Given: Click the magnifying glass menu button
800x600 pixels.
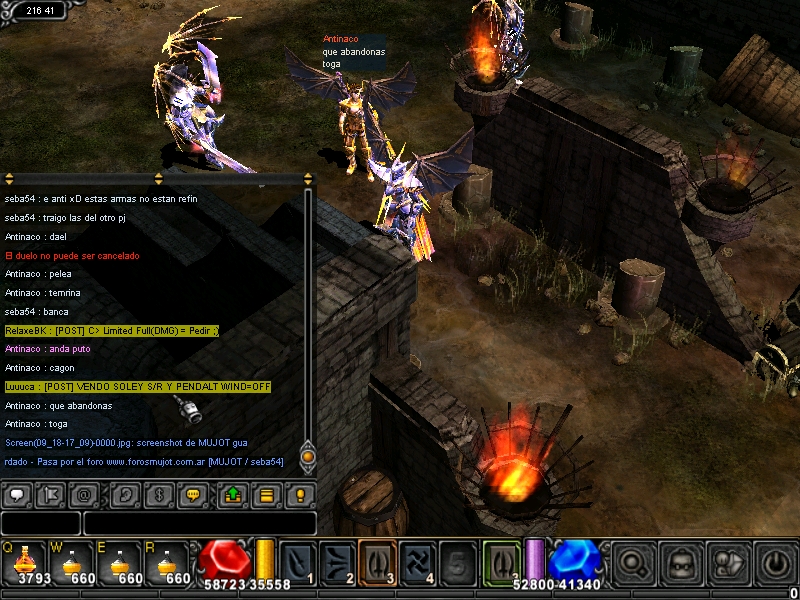Looking at the screenshot, I should (633, 562).
